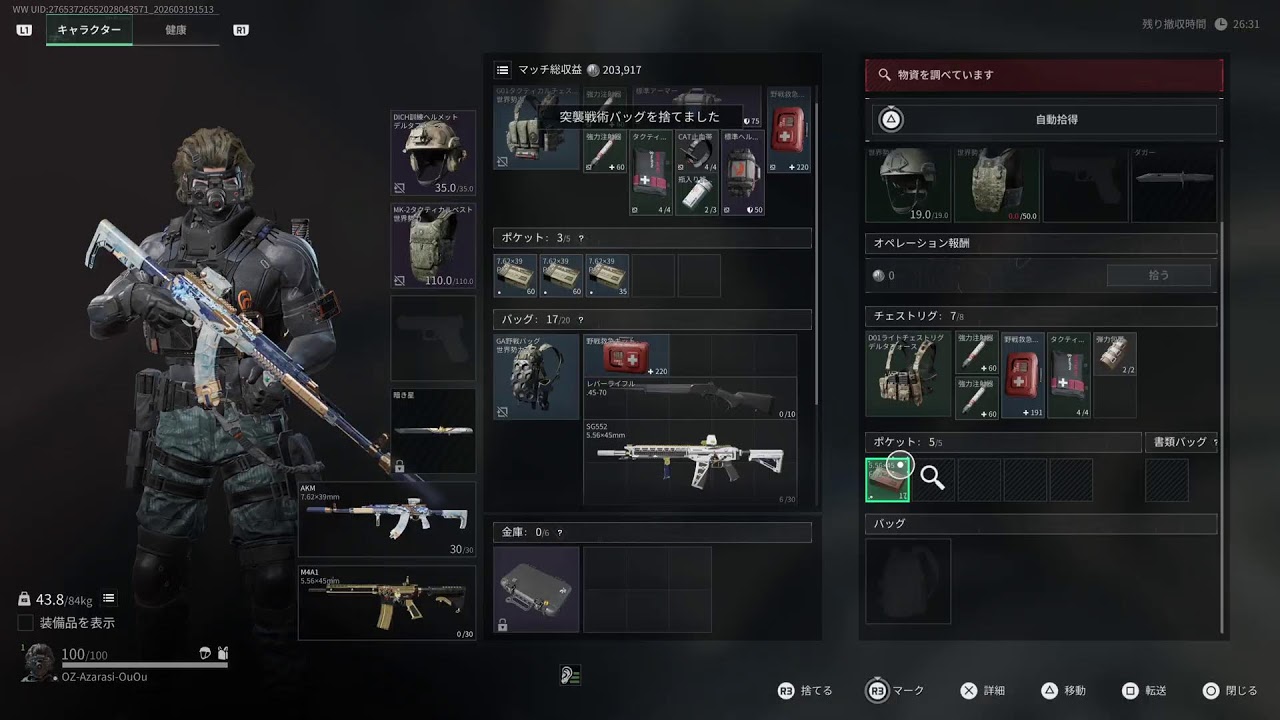Screen dimensions: 1280x720
Task: Select the SG552 rifle in the bag
Action: [x=690, y=461]
